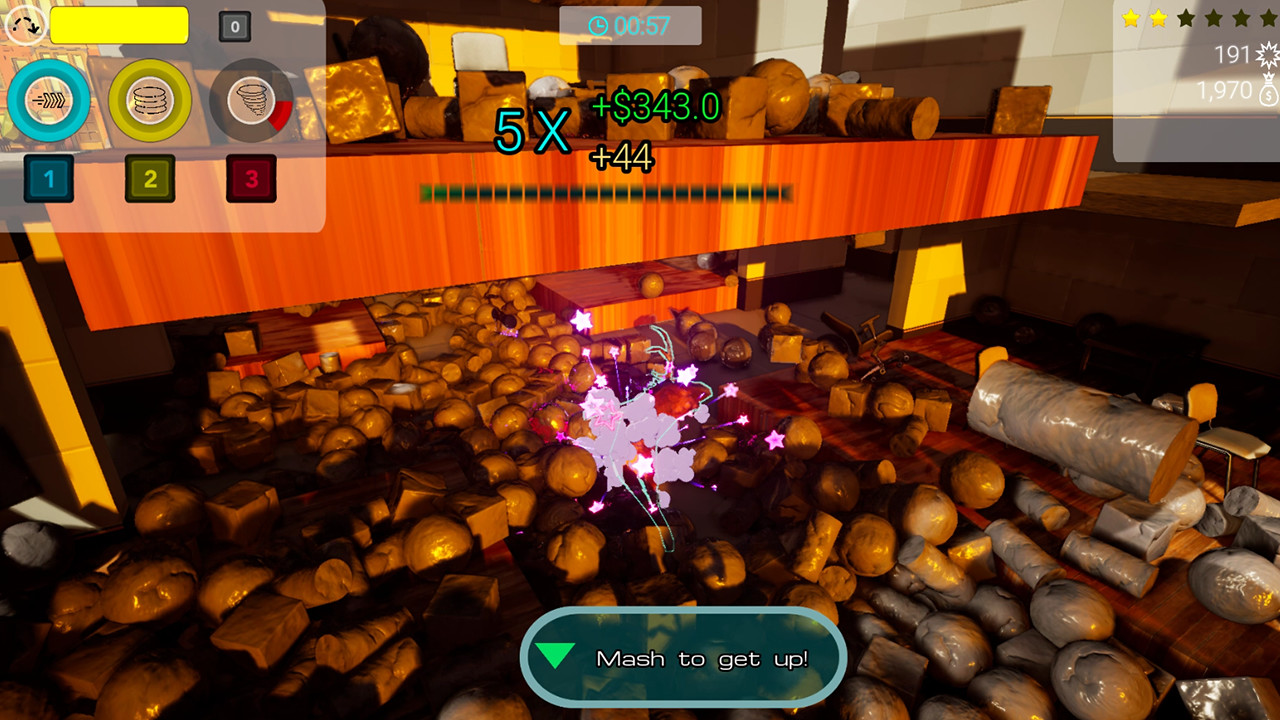1280x720 pixels.
Task: Click the yellow progress bar top-left
Action: tap(119, 26)
